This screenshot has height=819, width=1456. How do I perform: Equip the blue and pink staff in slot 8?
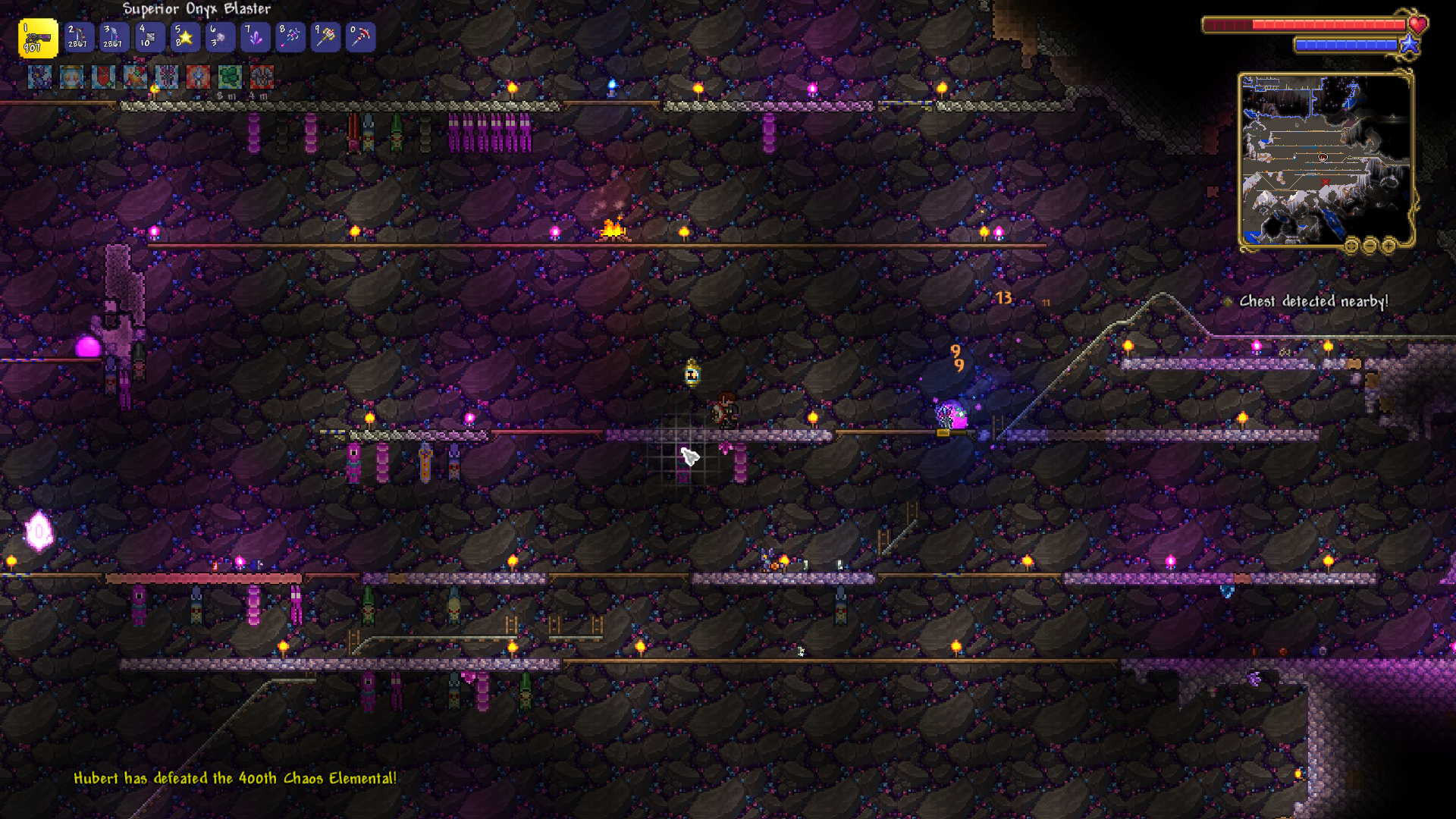[x=290, y=37]
